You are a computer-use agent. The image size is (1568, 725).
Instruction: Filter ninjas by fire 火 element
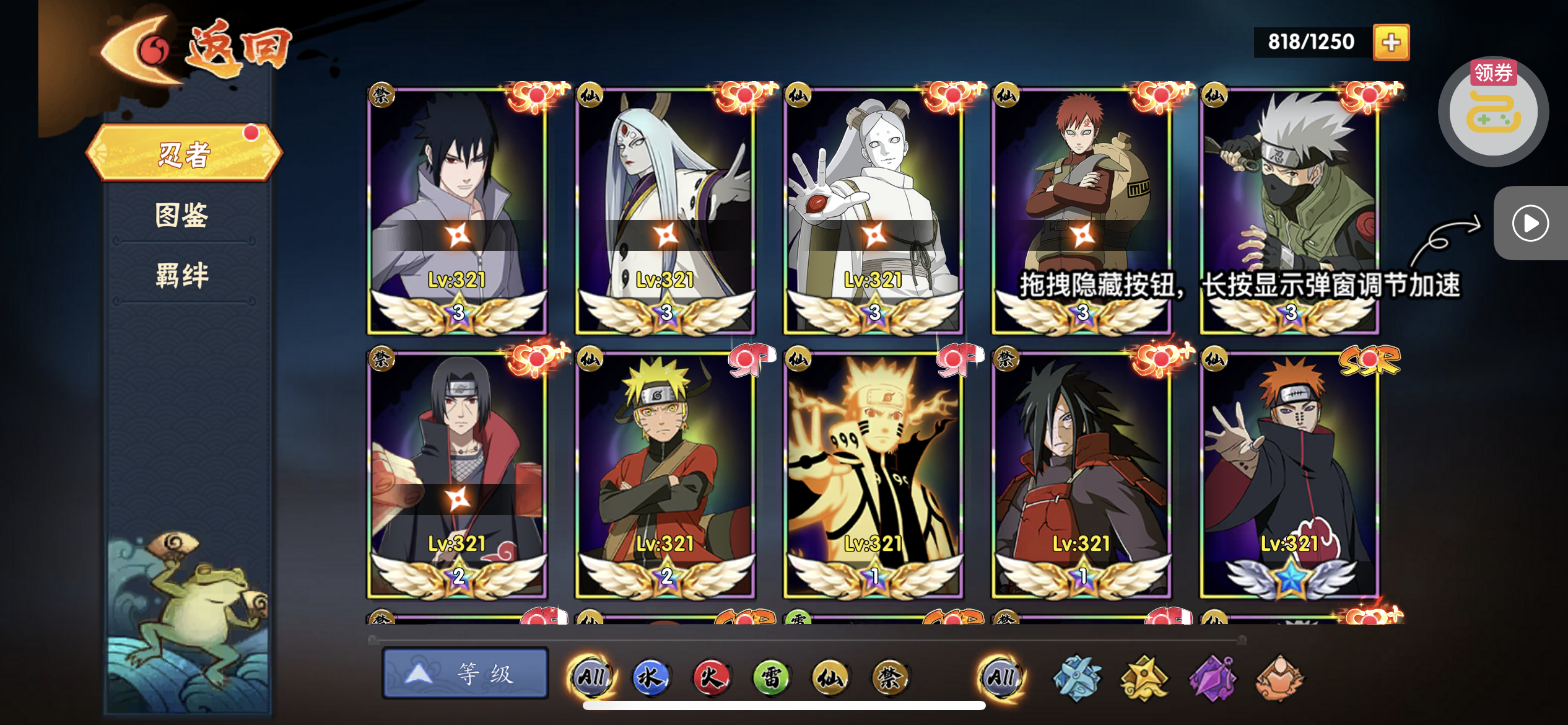point(711,677)
